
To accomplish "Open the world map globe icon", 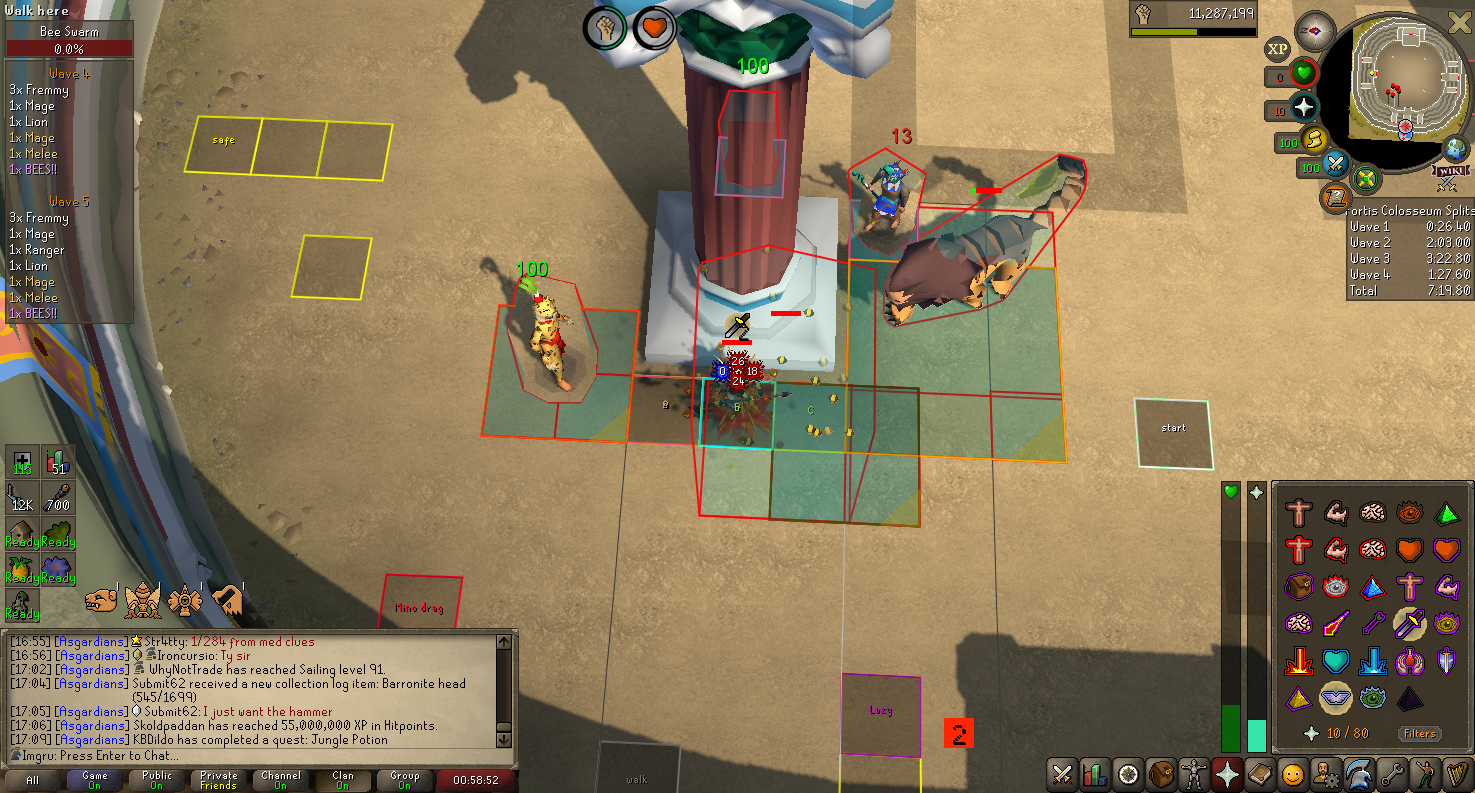I will click(x=1456, y=150).
